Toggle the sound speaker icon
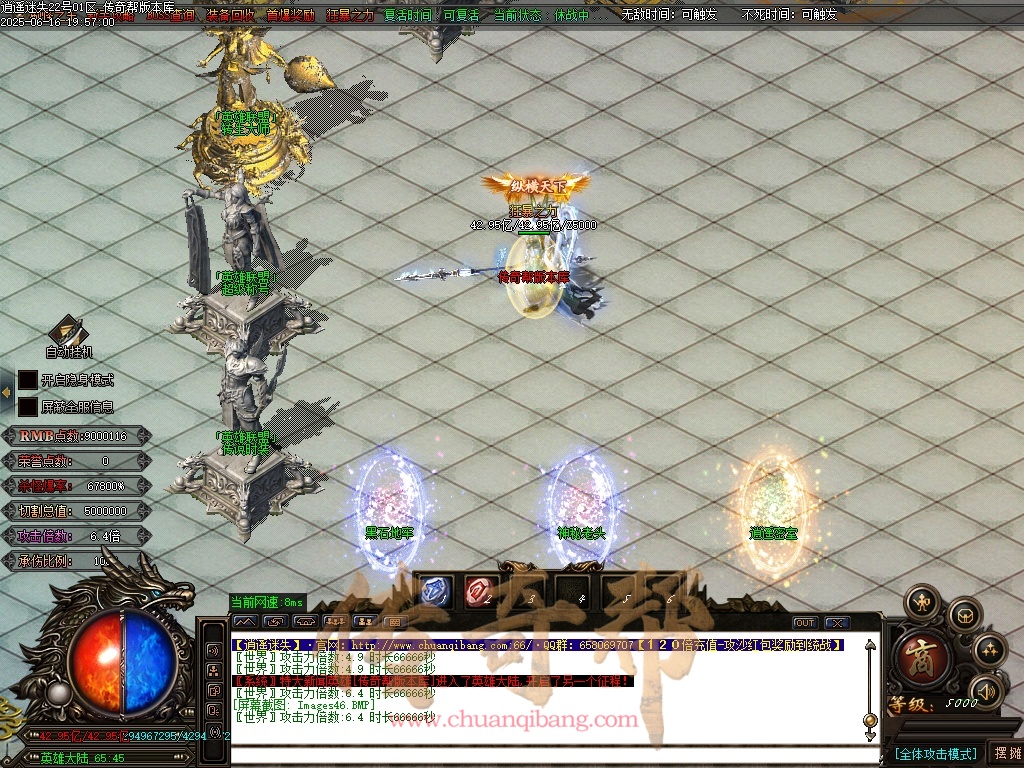The width and height of the screenshot is (1024, 768). click(986, 691)
